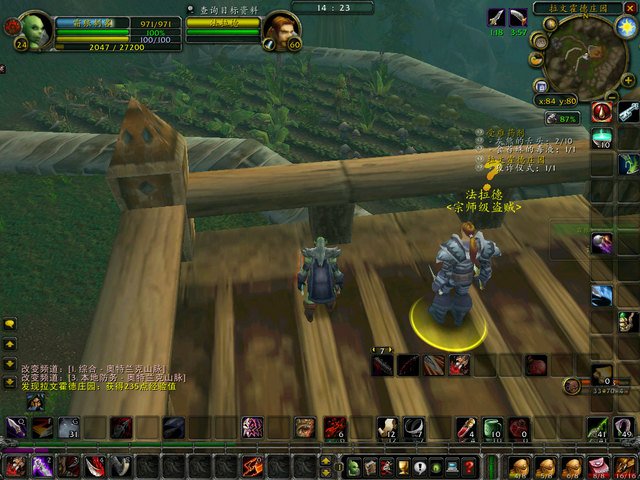640x480 pixels.
Task: Click the silver key icon on right bar
Action: click(629, 110)
